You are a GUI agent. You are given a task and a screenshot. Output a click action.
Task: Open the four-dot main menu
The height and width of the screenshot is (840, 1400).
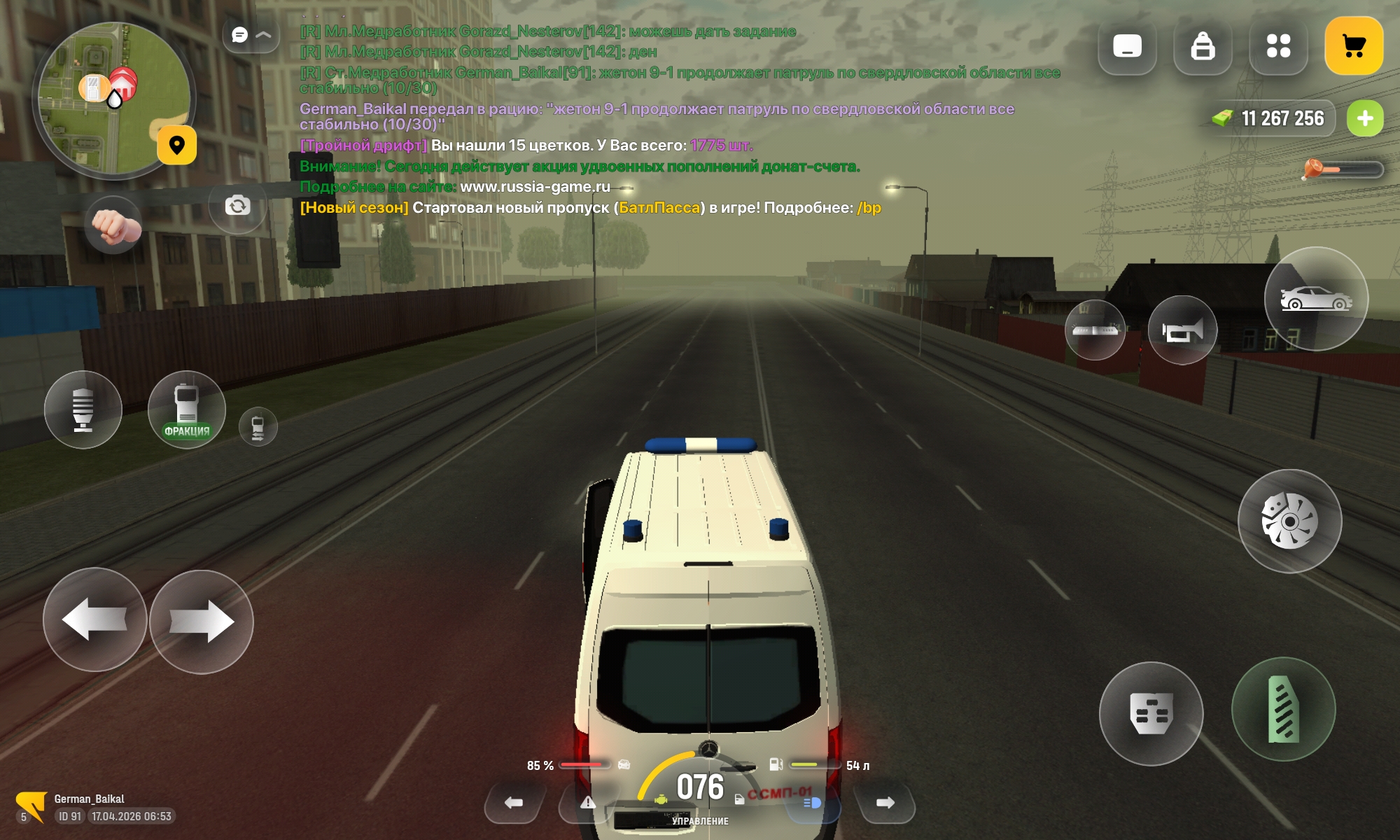[x=1278, y=46]
